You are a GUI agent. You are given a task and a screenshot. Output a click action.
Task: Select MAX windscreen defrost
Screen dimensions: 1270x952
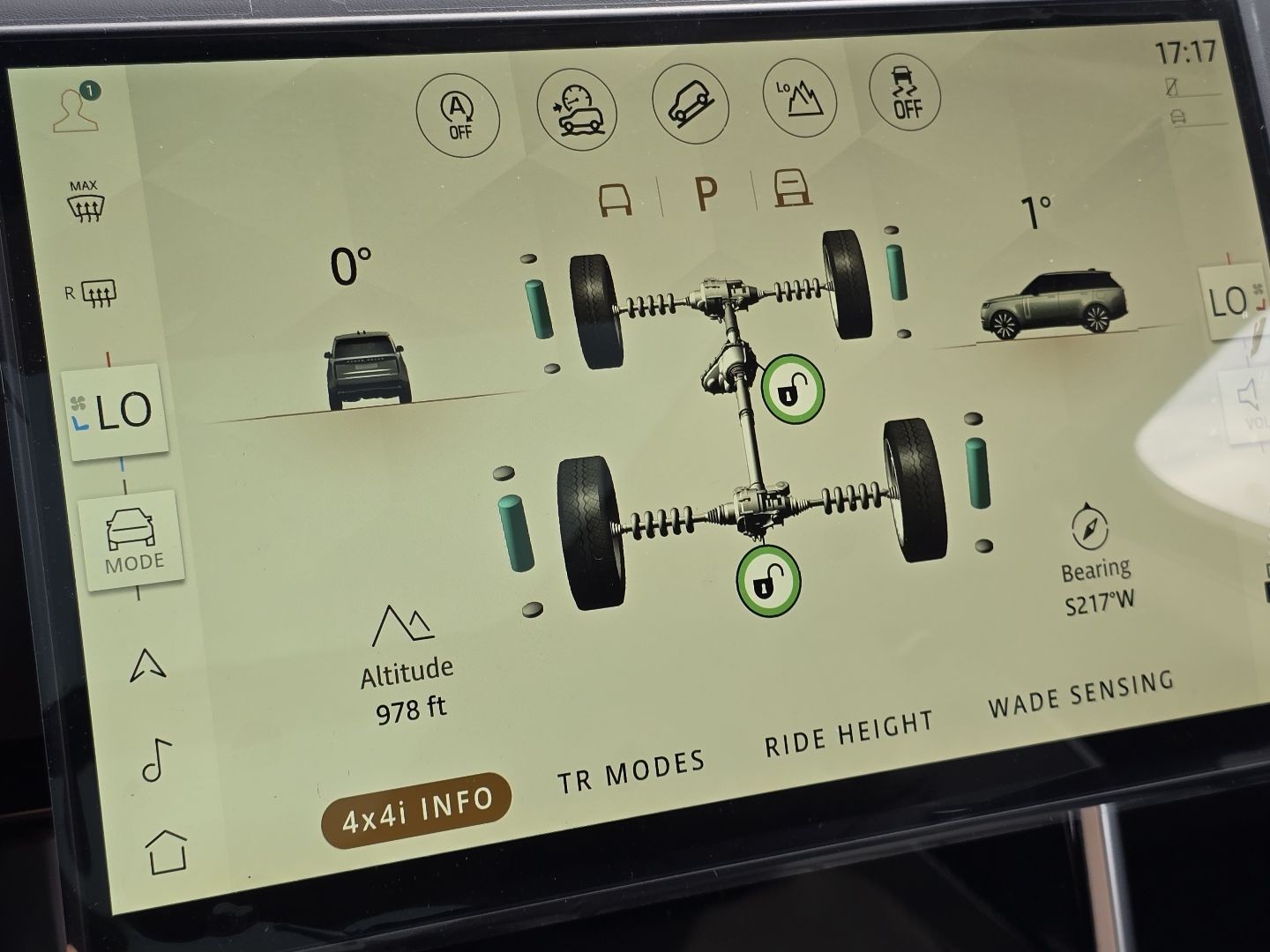click(88, 201)
